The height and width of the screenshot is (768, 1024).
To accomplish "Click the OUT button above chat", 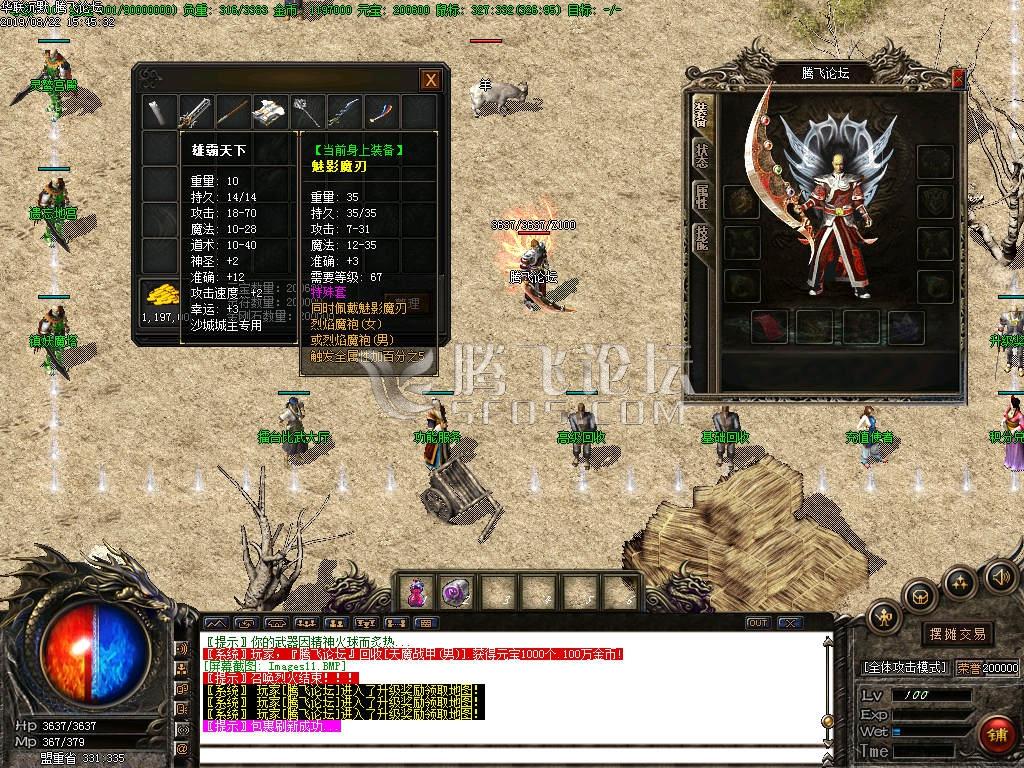I will click(x=758, y=623).
